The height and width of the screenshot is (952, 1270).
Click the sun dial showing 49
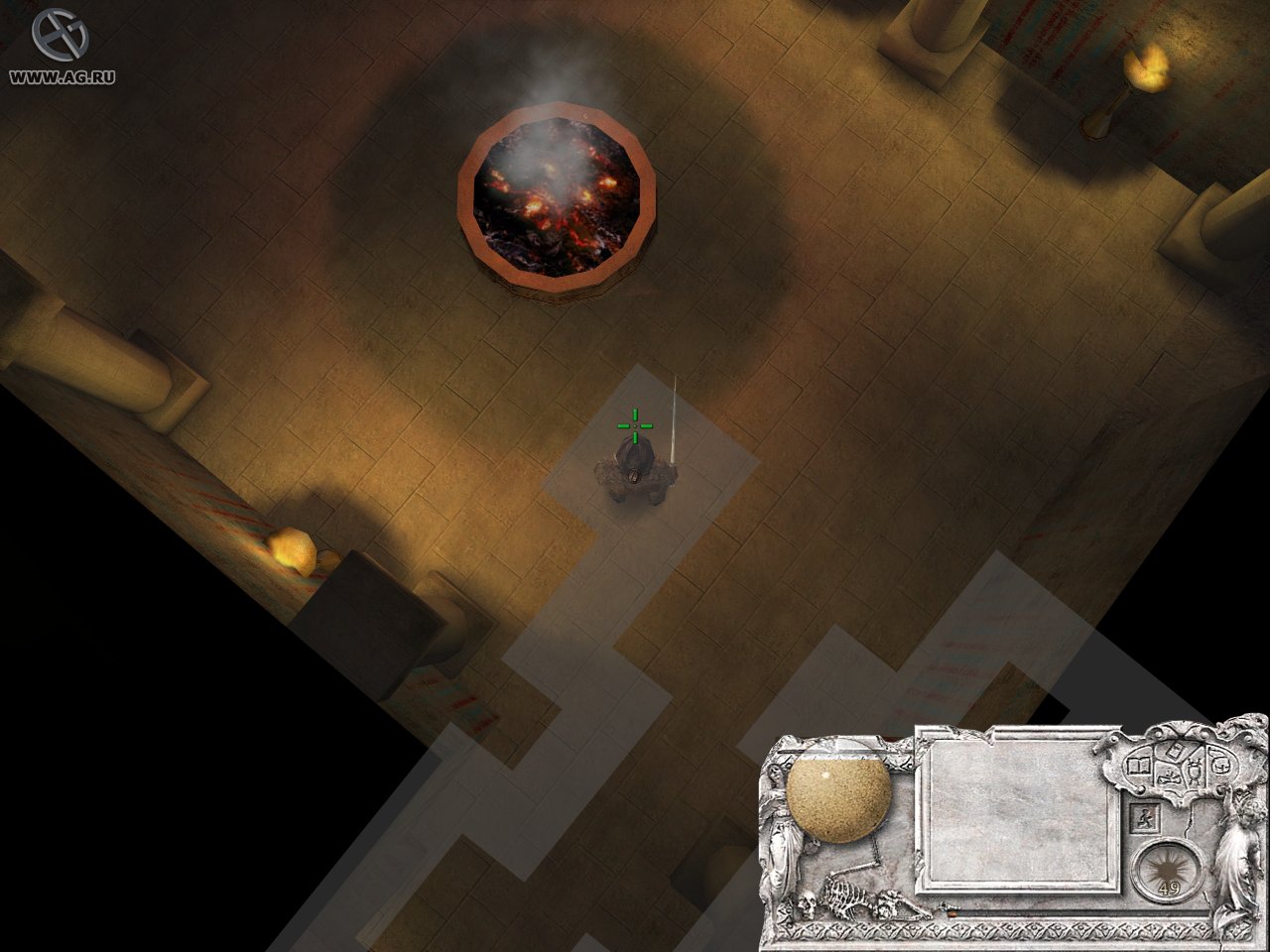click(1167, 870)
